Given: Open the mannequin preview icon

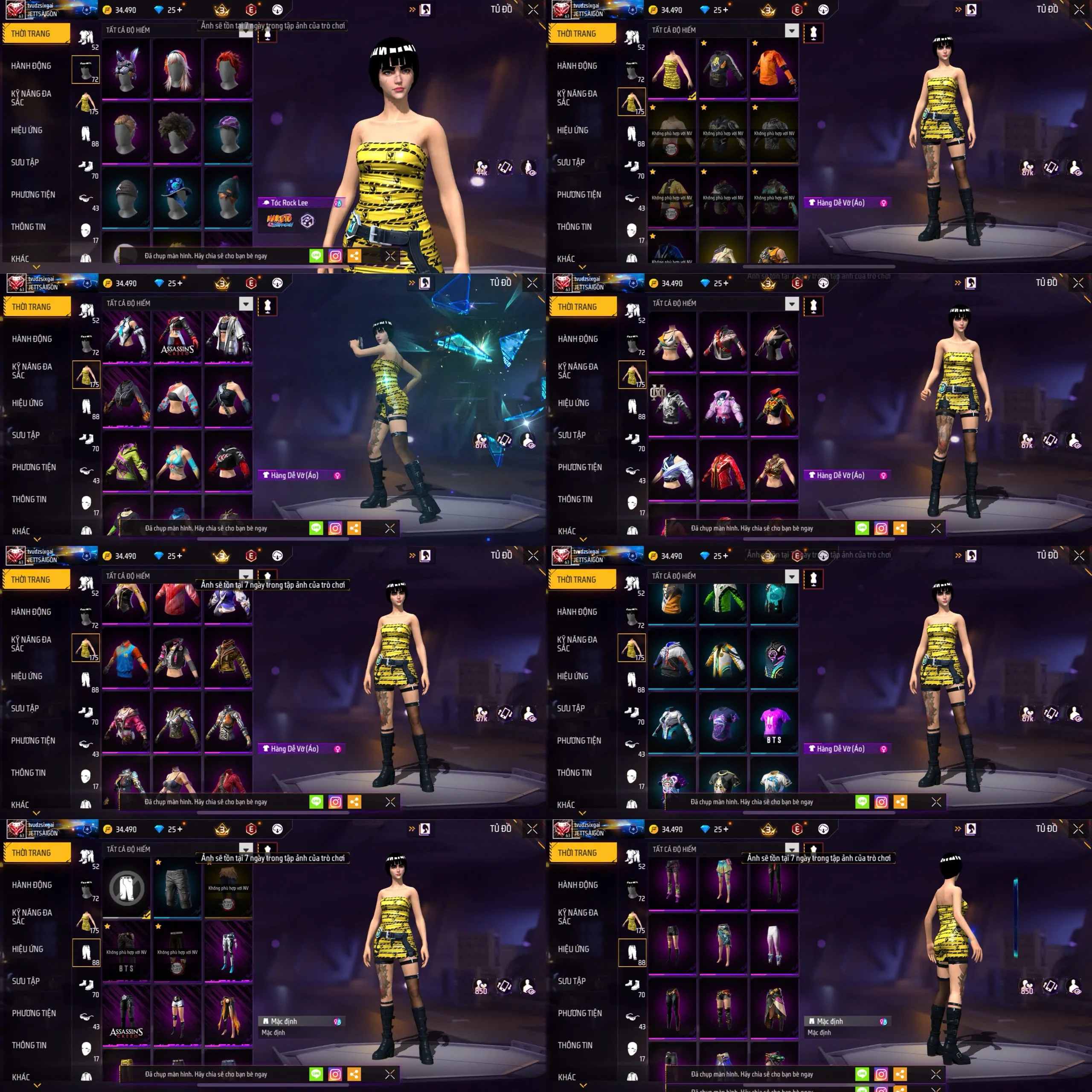Looking at the screenshot, I should point(267,32).
